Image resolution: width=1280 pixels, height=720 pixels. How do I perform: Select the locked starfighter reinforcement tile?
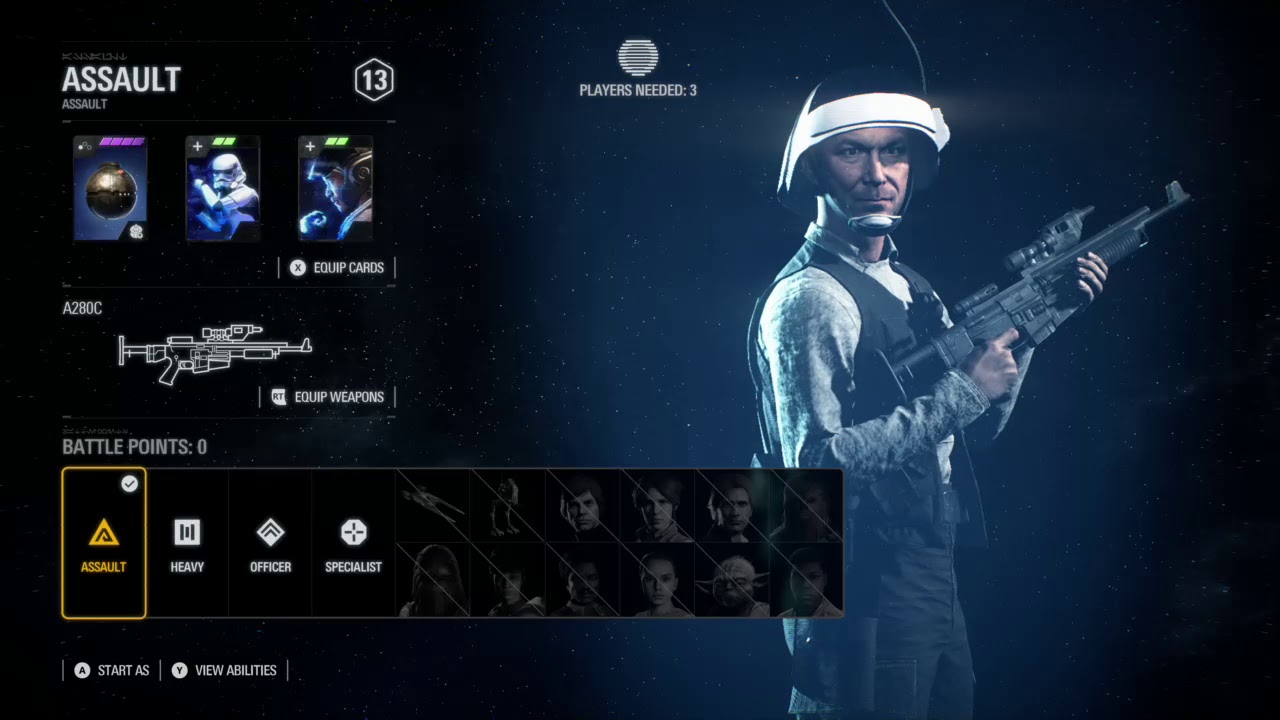click(434, 506)
